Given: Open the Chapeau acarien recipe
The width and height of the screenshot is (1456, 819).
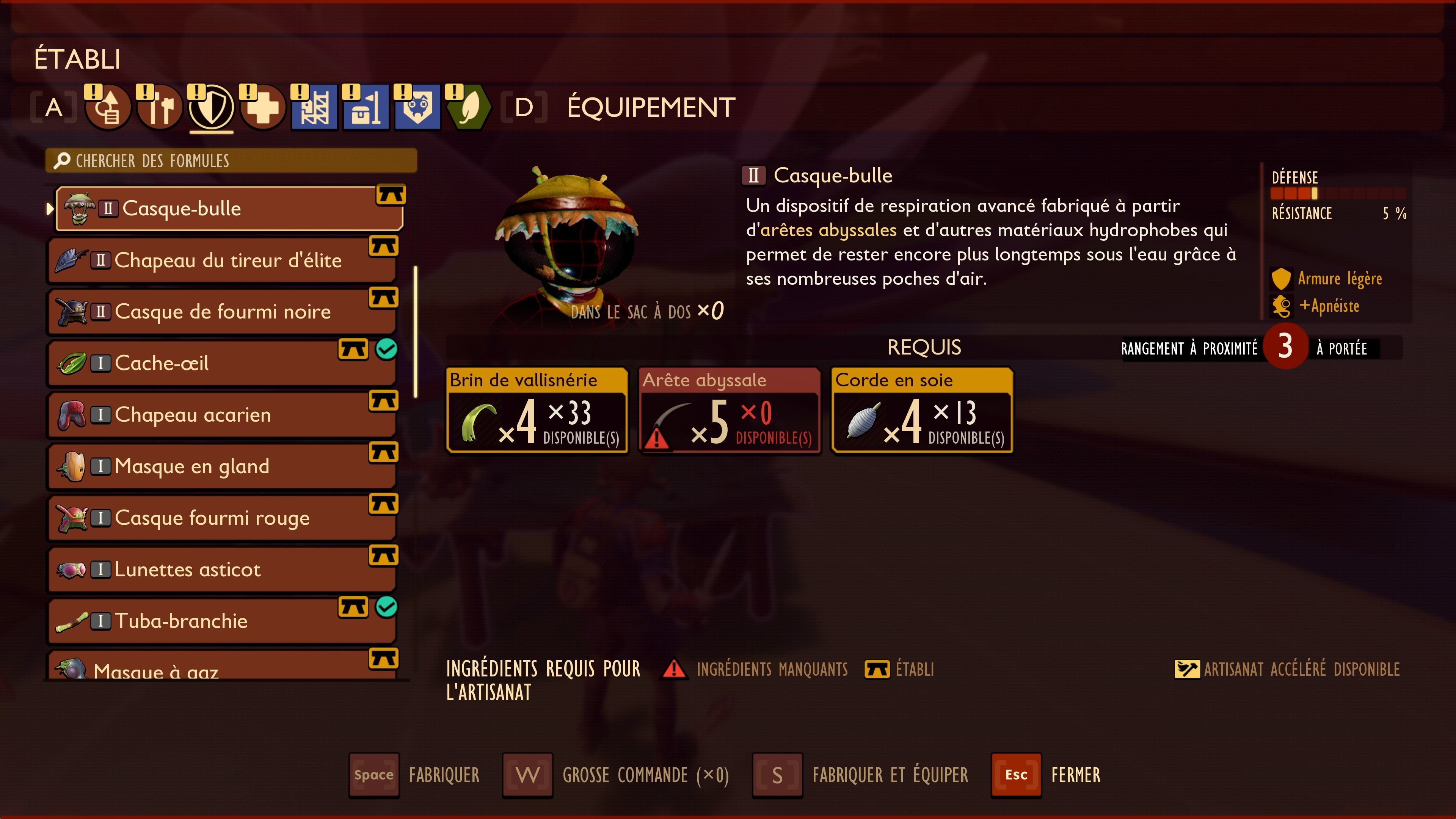Looking at the screenshot, I should pyautogui.click(x=221, y=415).
